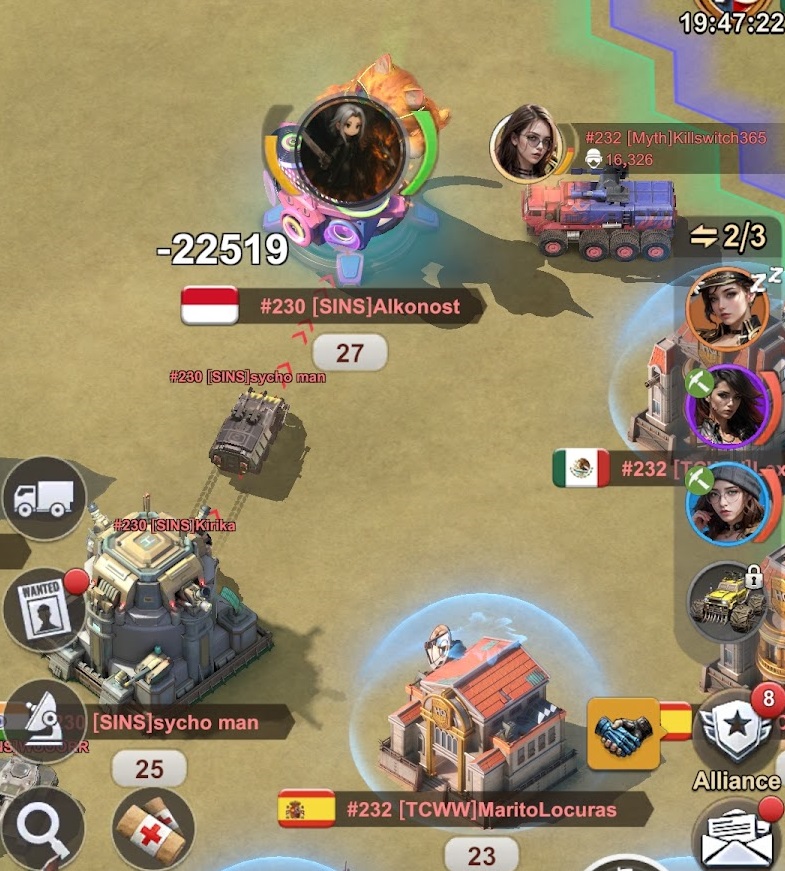Viewport: 785px width, 871px height.
Task: Open the bandage healing icon
Action: (x=152, y=829)
